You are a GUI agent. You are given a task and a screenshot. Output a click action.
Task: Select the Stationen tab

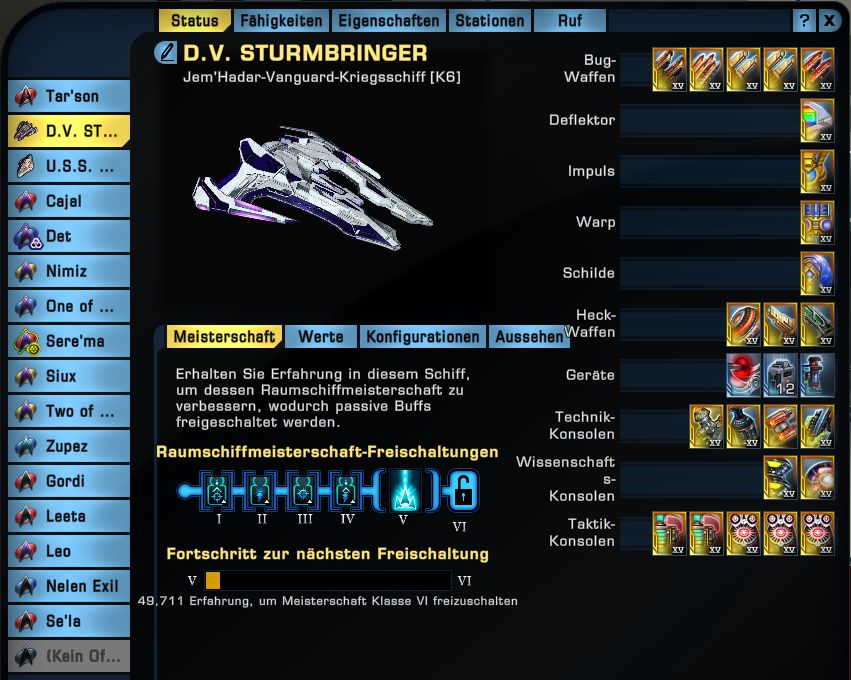(489, 20)
